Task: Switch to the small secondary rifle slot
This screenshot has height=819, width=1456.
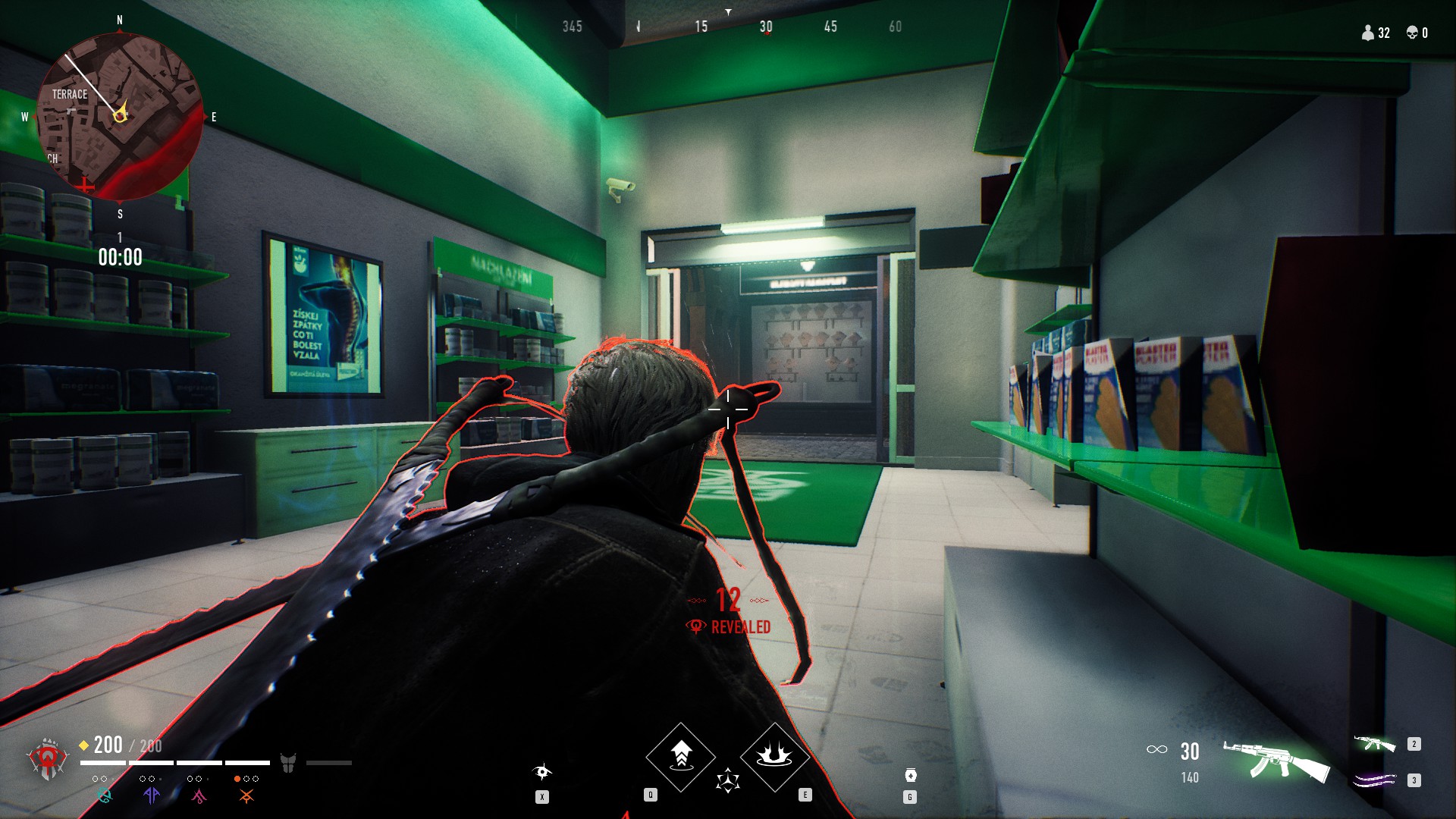Action: coord(1374,744)
